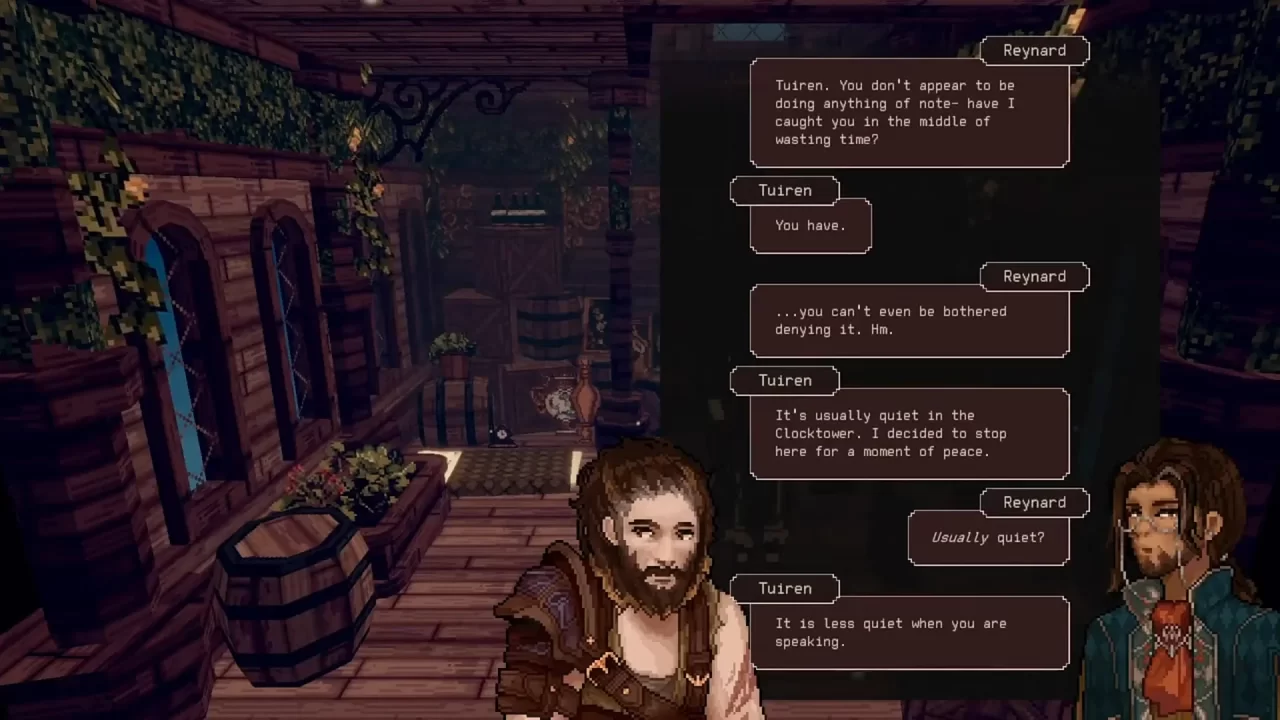Select the Tuiren name tag beside 'You have.'
This screenshot has height=720, width=1280.
785,190
